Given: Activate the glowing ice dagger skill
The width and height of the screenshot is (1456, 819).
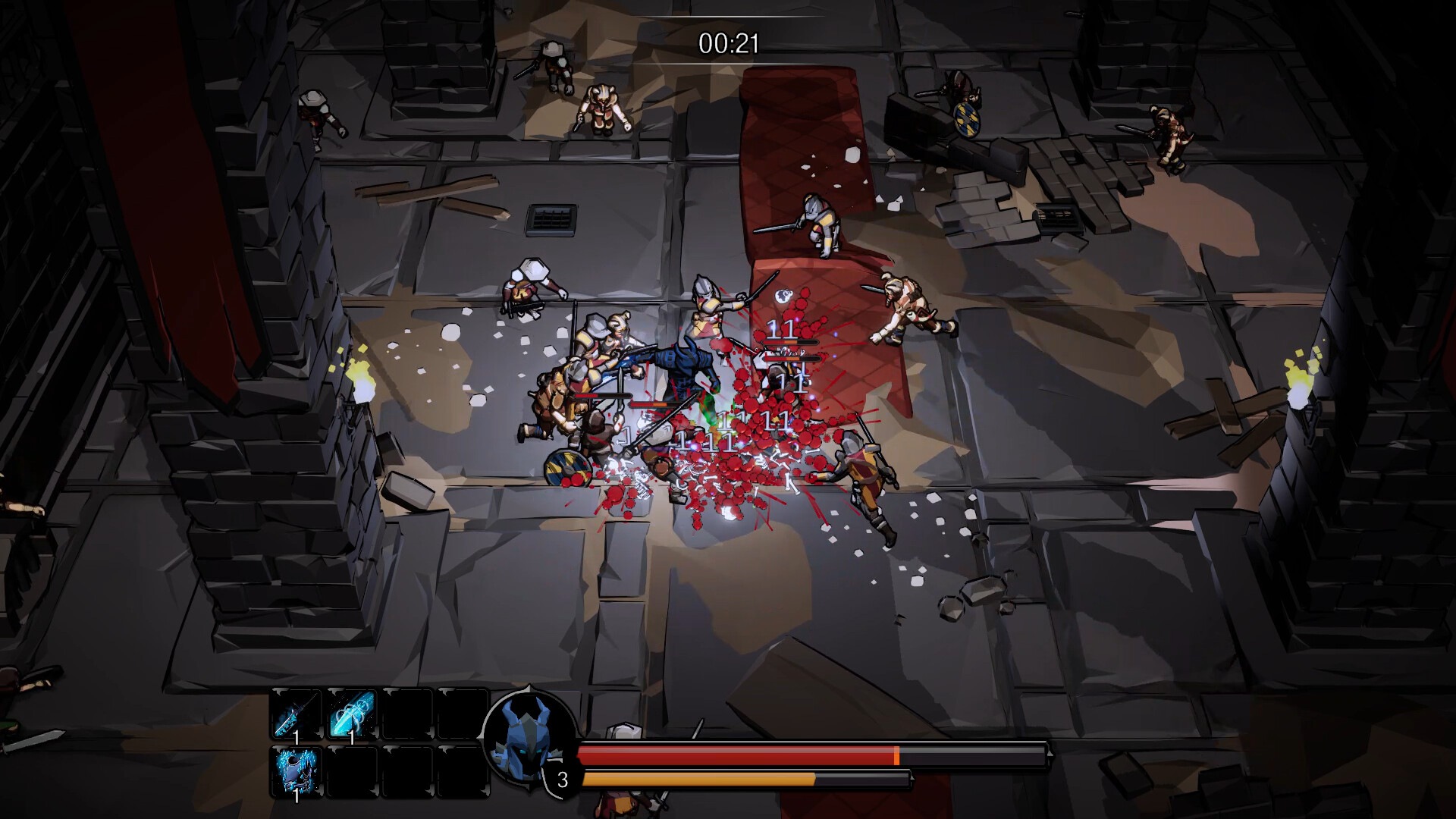Looking at the screenshot, I should pyautogui.click(x=352, y=714).
